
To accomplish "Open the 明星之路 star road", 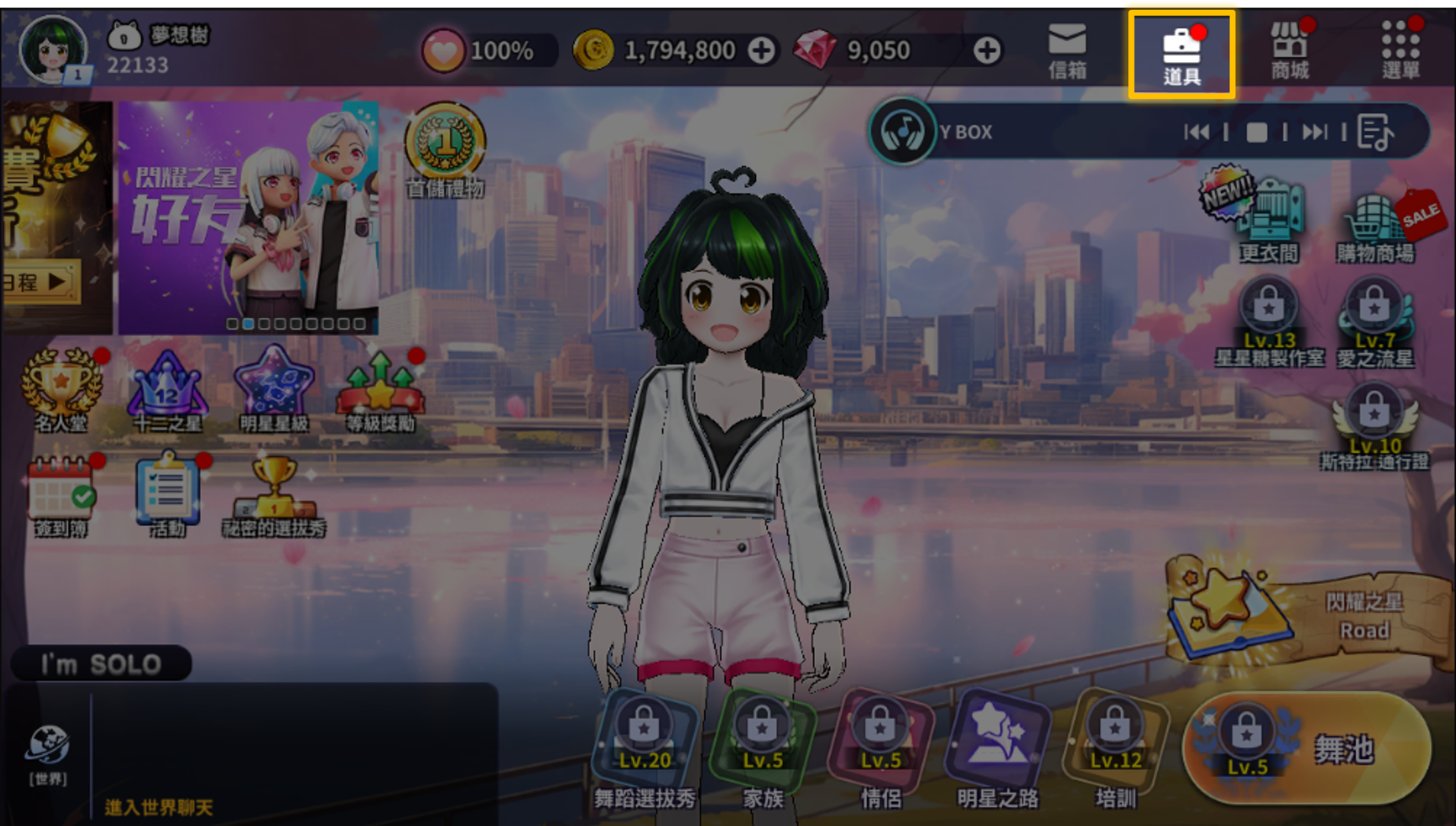I will tap(997, 747).
